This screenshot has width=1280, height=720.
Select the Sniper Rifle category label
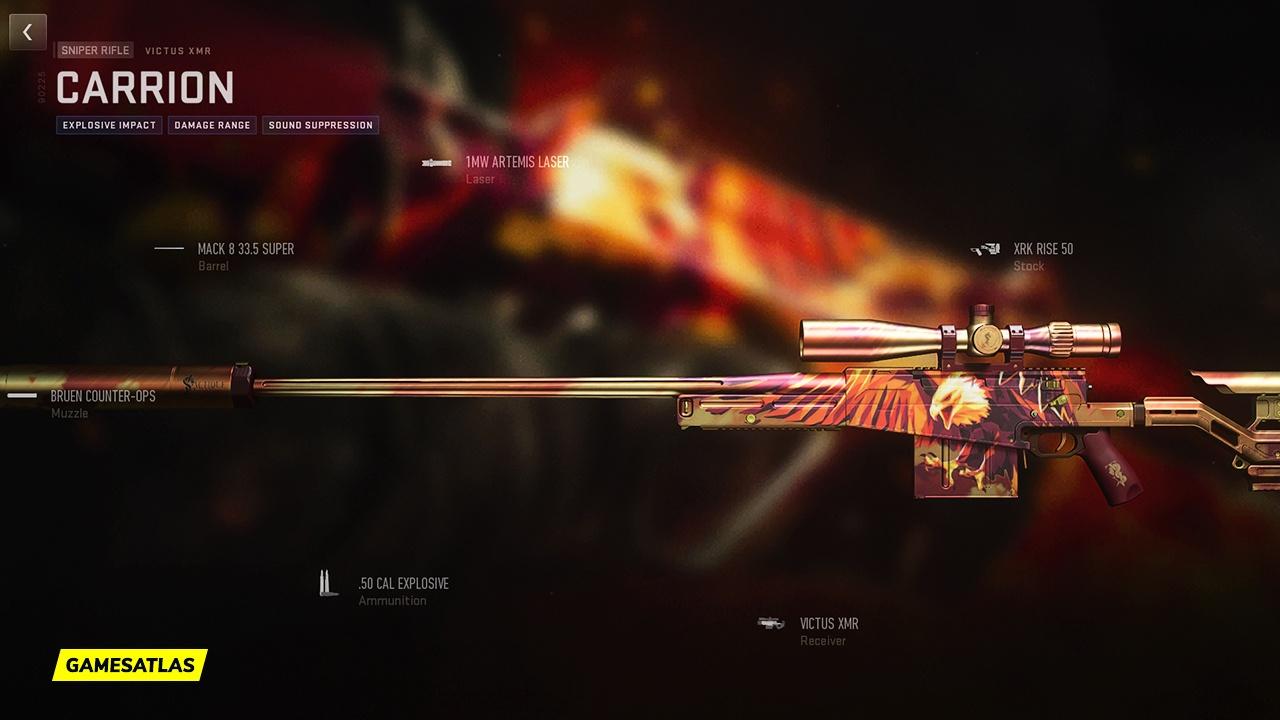pyautogui.click(x=95, y=49)
